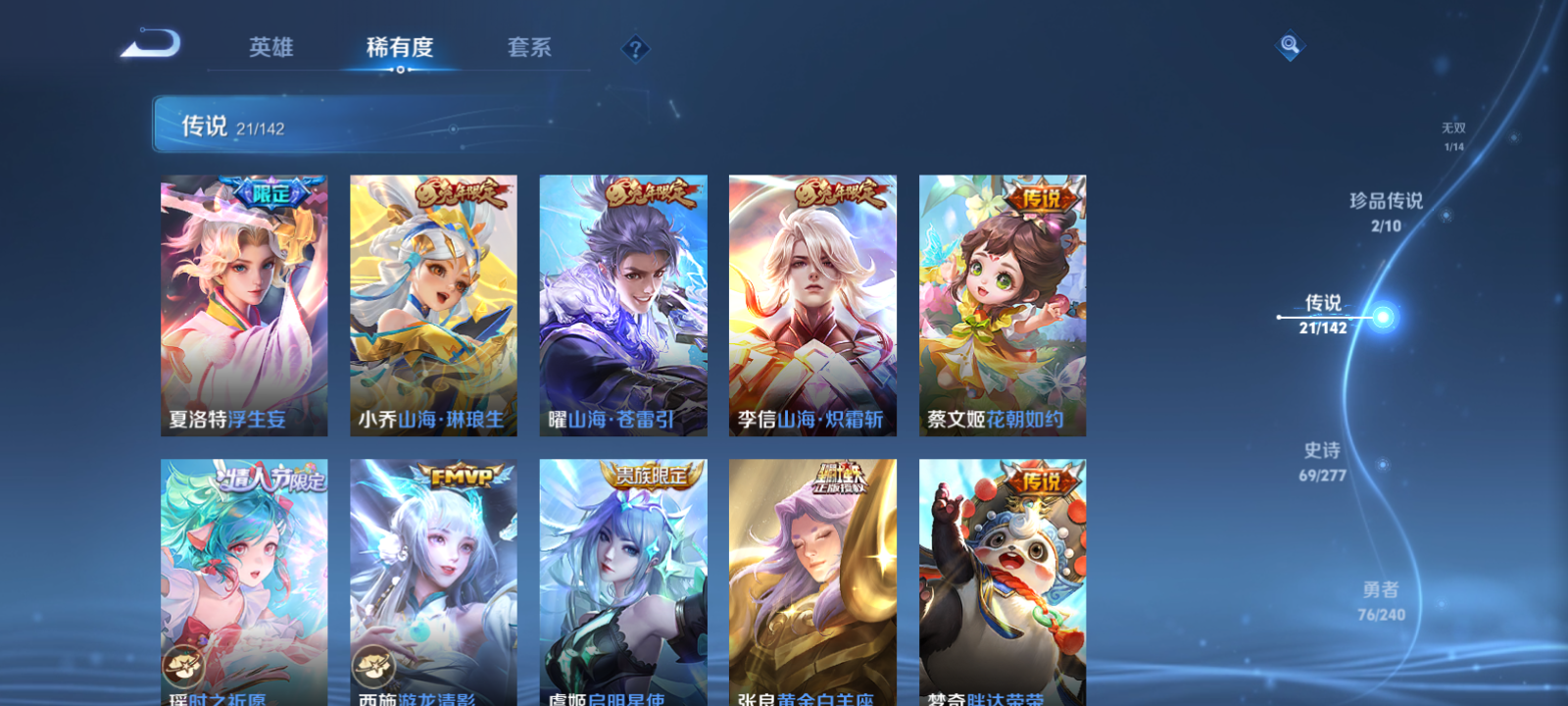
Task: Select the 梦奇 胖达荣荣 skin card
Action: point(1002,579)
